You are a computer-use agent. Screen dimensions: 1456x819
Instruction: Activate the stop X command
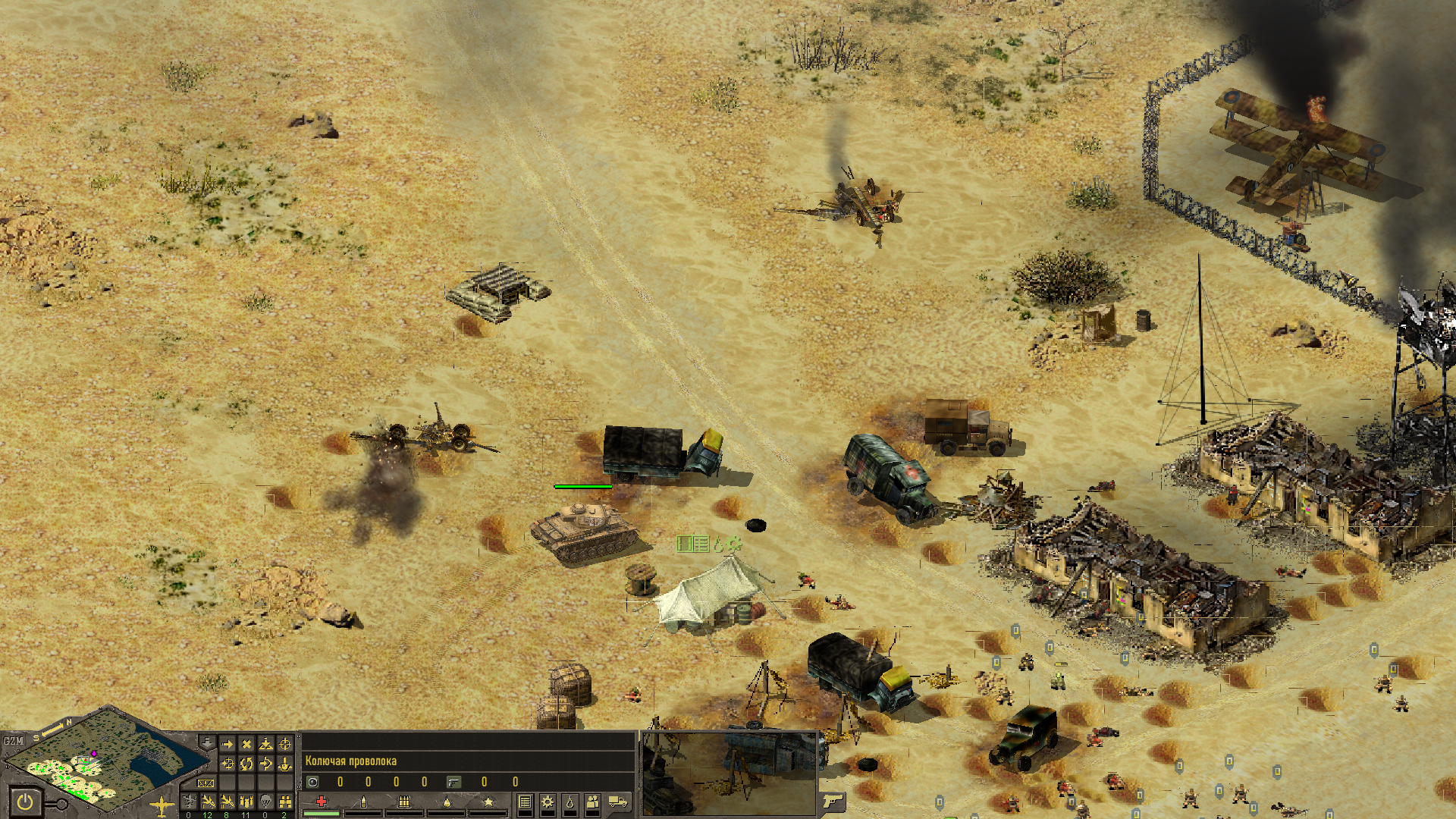(x=246, y=744)
